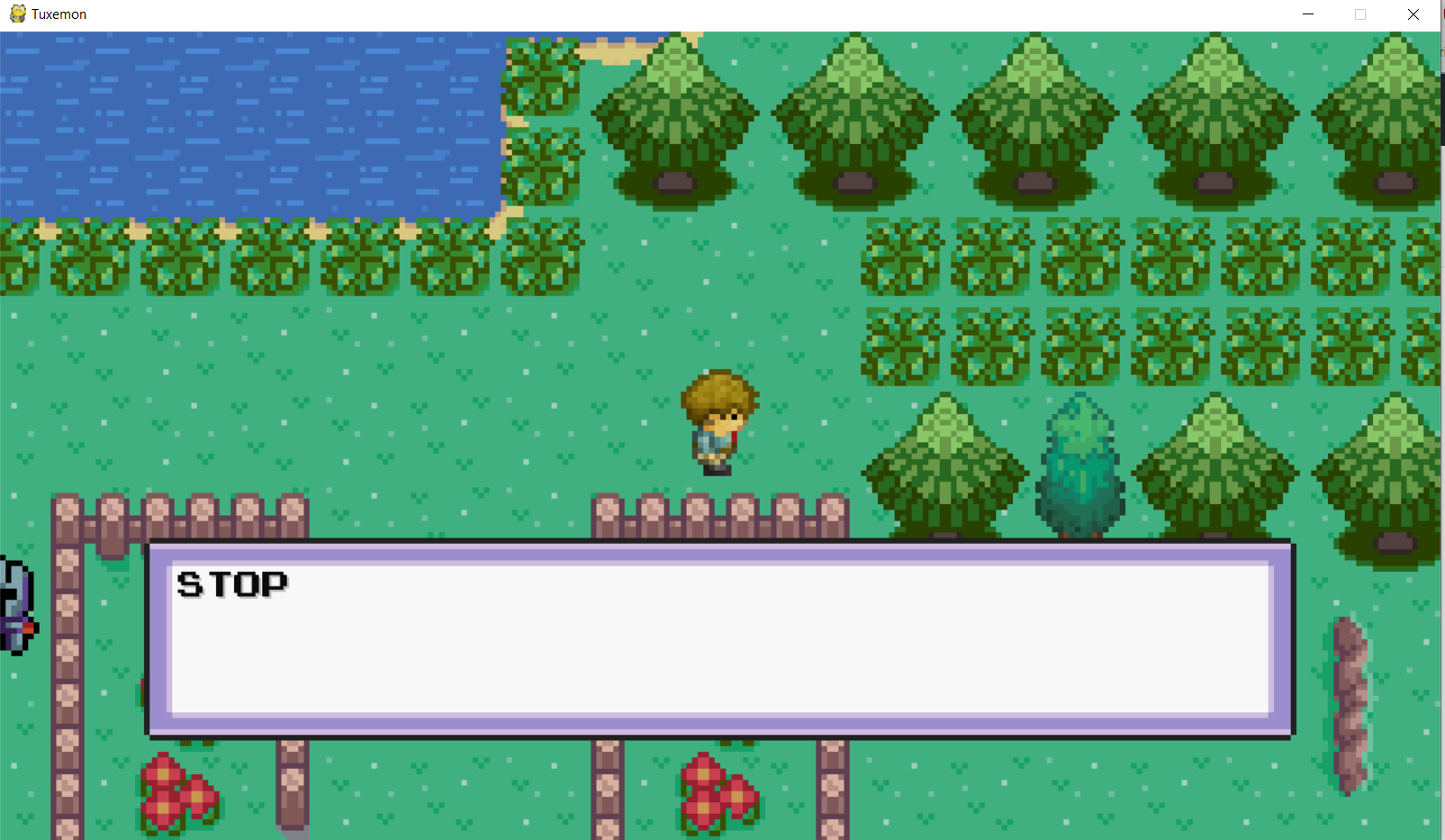This screenshot has height=840, width=1445.
Task: Maximize the Tuxemon window
Action: 1359,14
